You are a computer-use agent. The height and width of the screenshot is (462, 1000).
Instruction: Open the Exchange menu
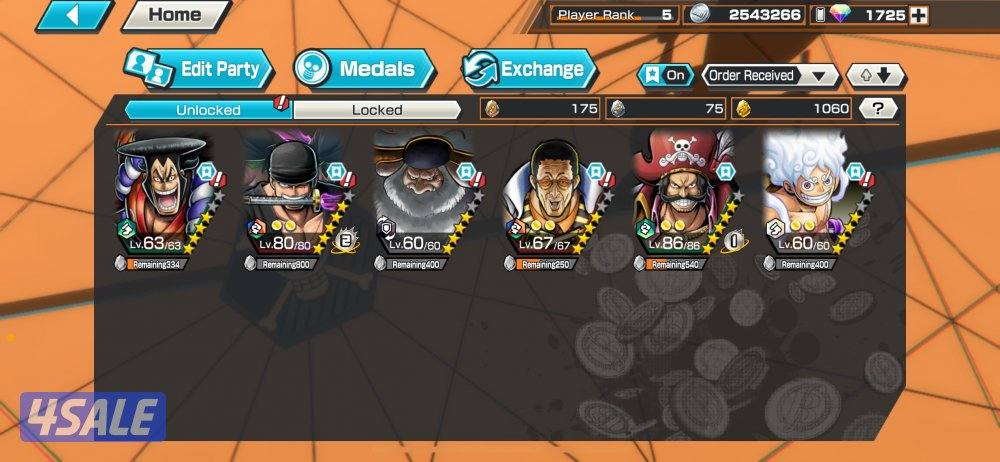[x=528, y=69]
